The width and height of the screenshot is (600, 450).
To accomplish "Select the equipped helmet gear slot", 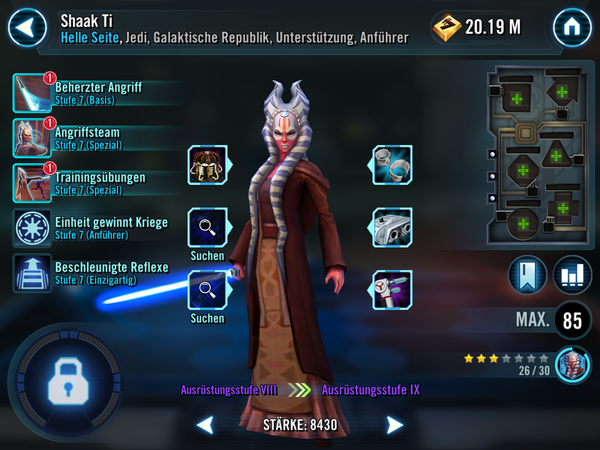I will click(207, 165).
